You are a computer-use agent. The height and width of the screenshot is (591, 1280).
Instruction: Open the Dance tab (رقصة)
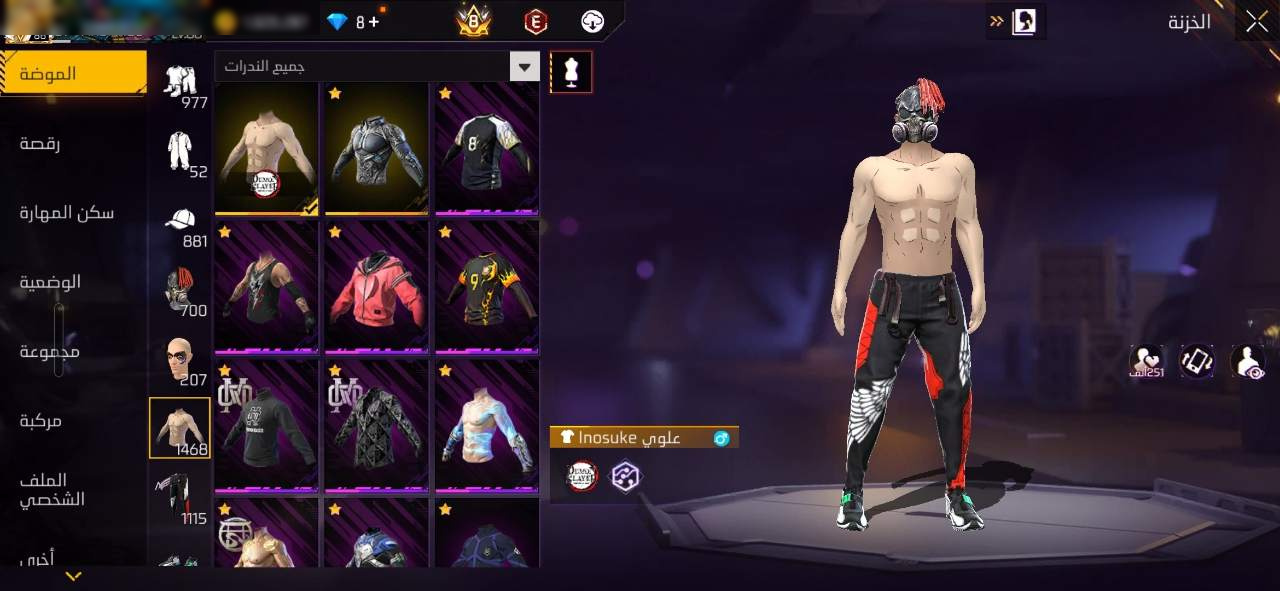(40, 143)
